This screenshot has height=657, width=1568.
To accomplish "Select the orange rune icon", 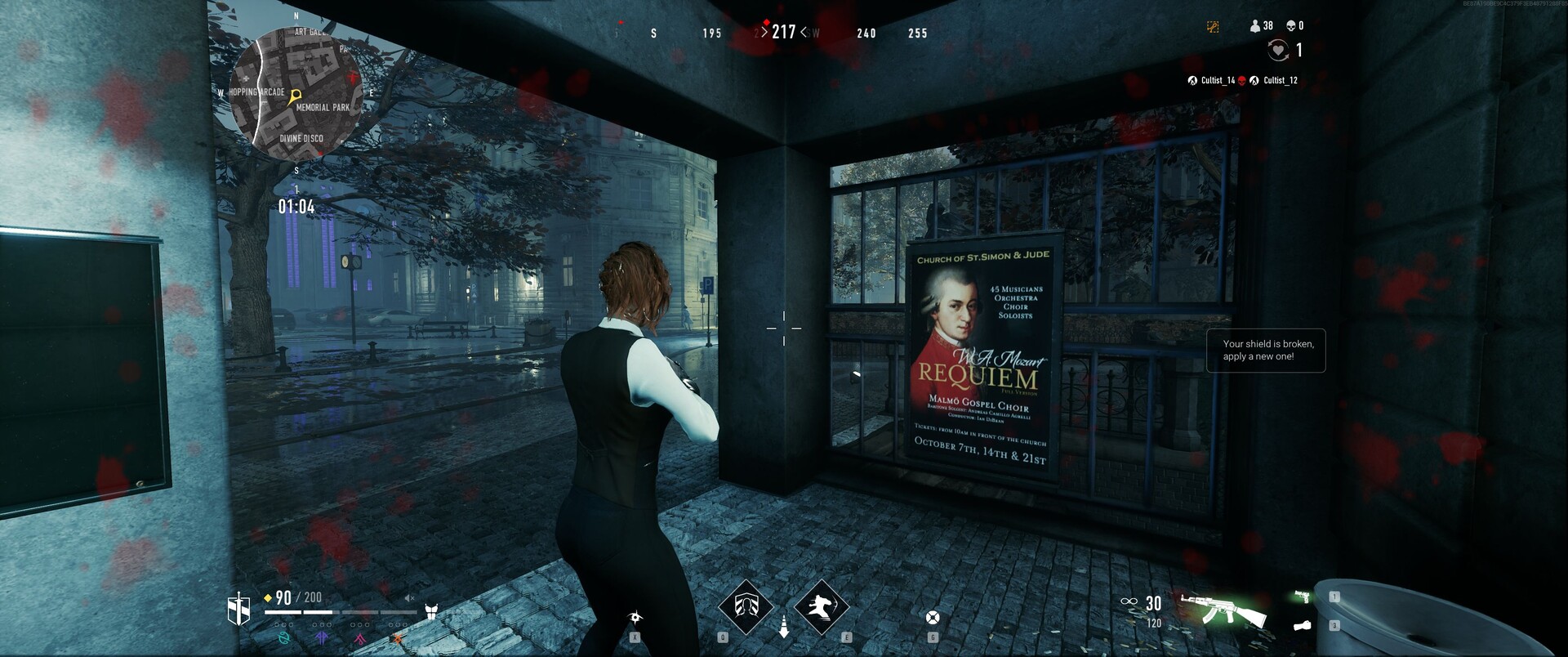I will (398, 637).
